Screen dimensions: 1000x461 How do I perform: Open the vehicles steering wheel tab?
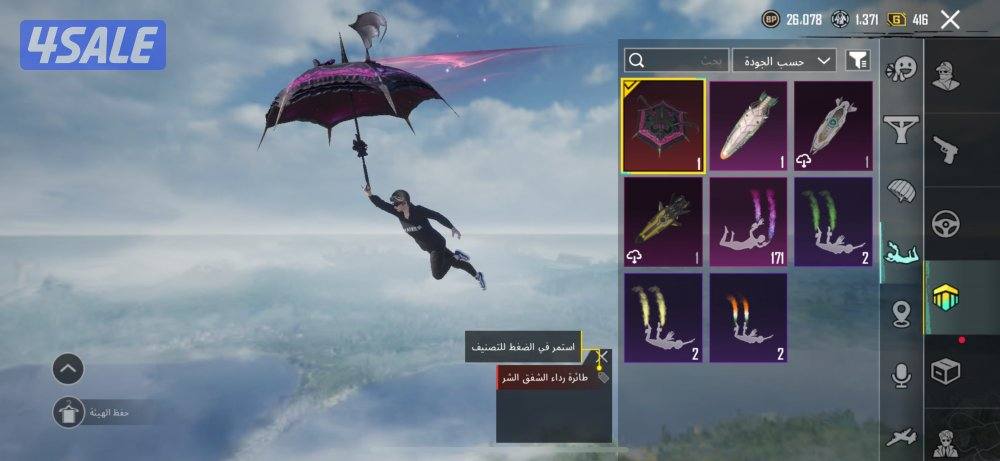tap(945, 224)
